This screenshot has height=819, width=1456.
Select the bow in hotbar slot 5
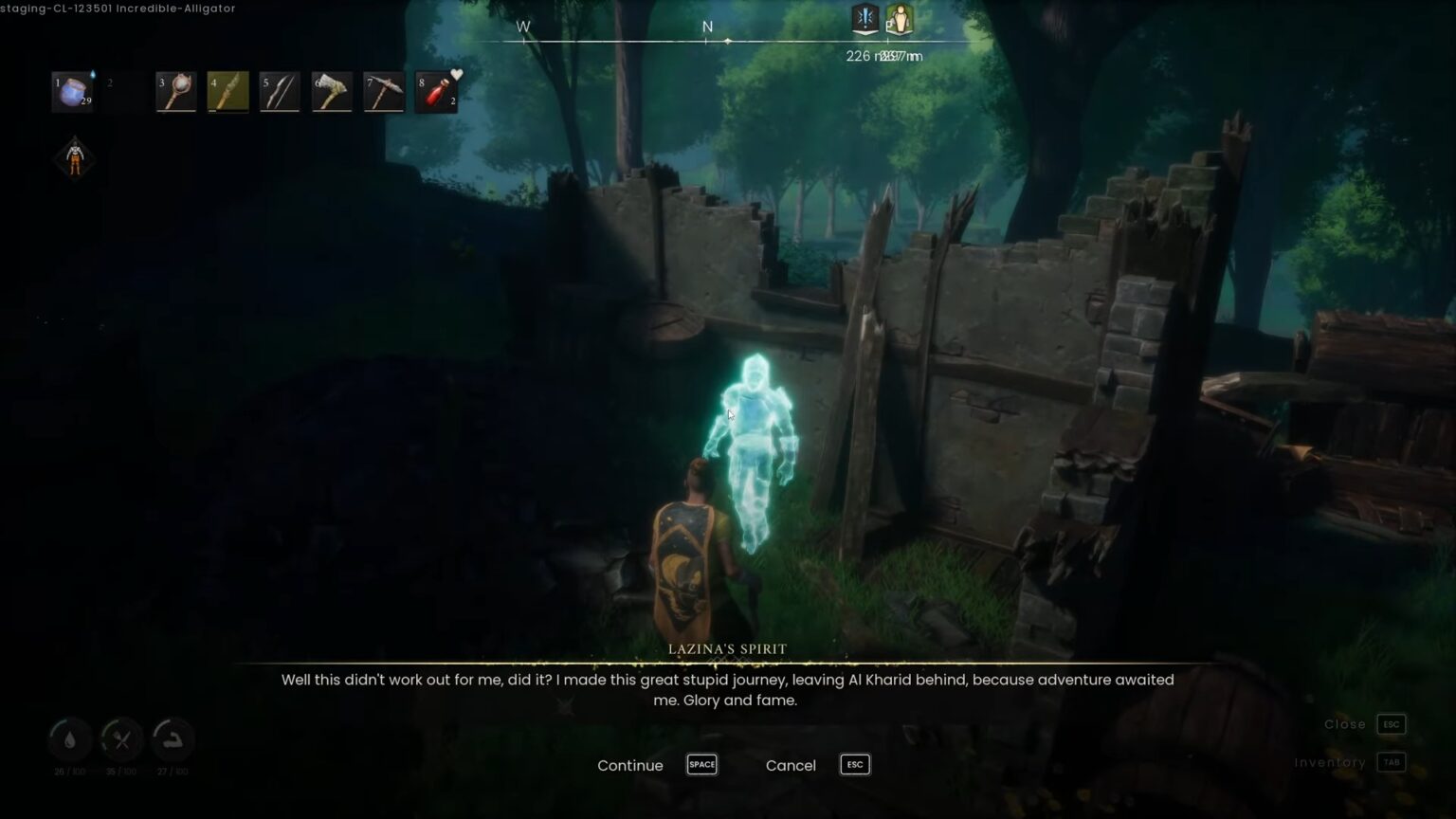(280, 90)
